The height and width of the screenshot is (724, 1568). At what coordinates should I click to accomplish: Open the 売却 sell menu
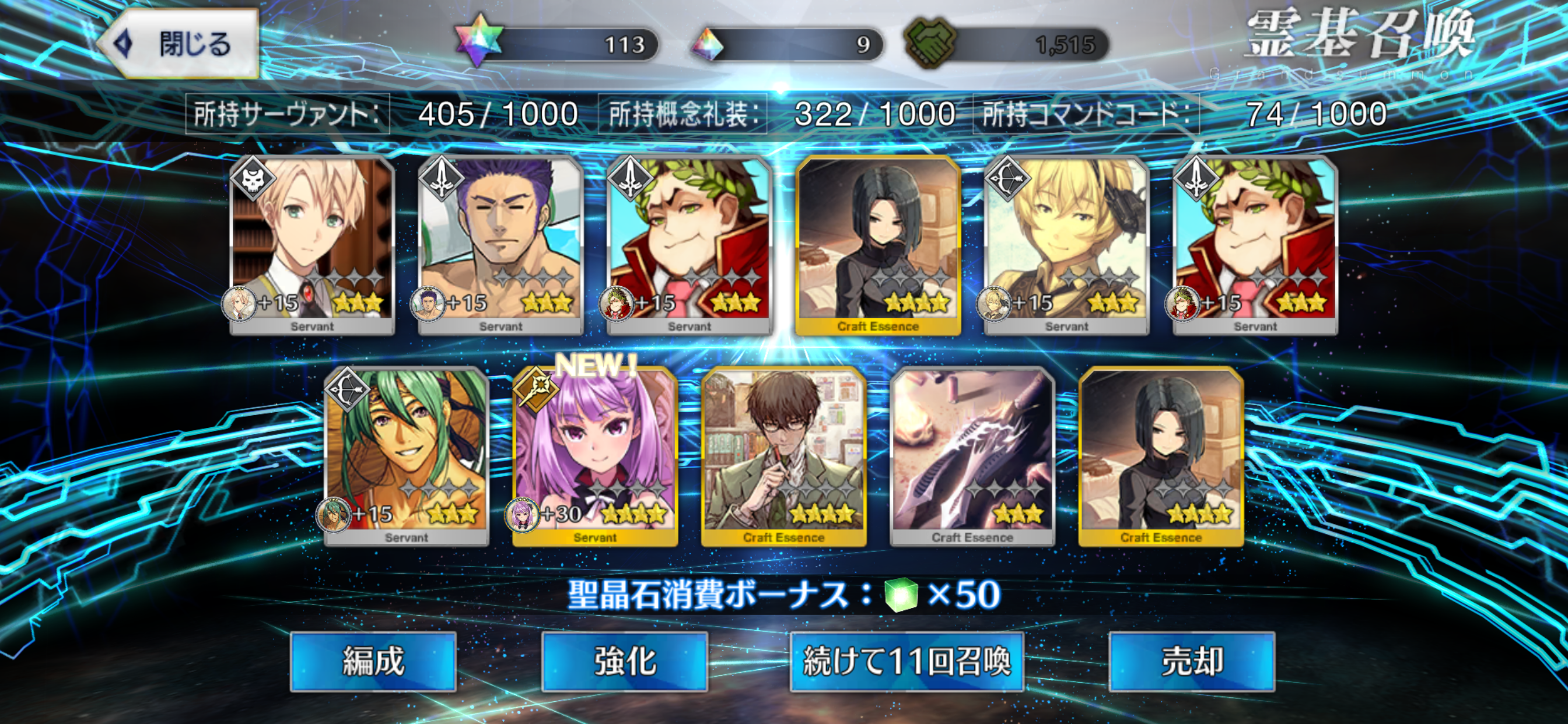pyautogui.click(x=1191, y=661)
